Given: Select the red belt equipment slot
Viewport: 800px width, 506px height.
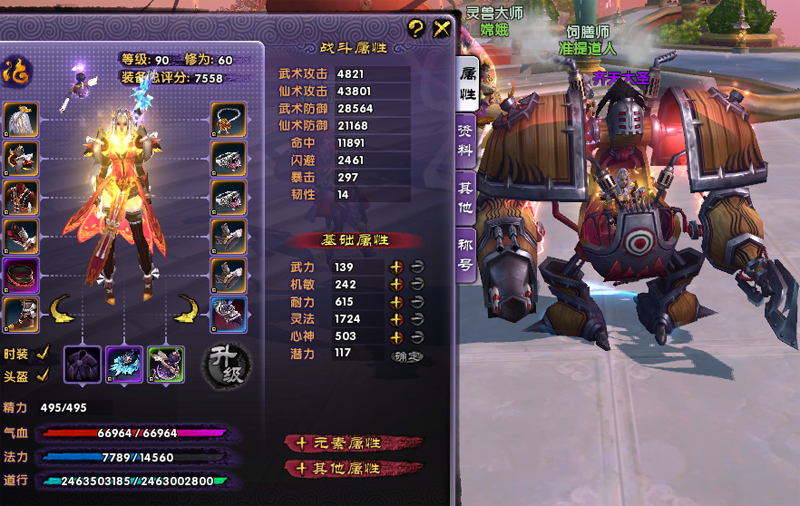Looking at the screenshot, I should (21, 275).
